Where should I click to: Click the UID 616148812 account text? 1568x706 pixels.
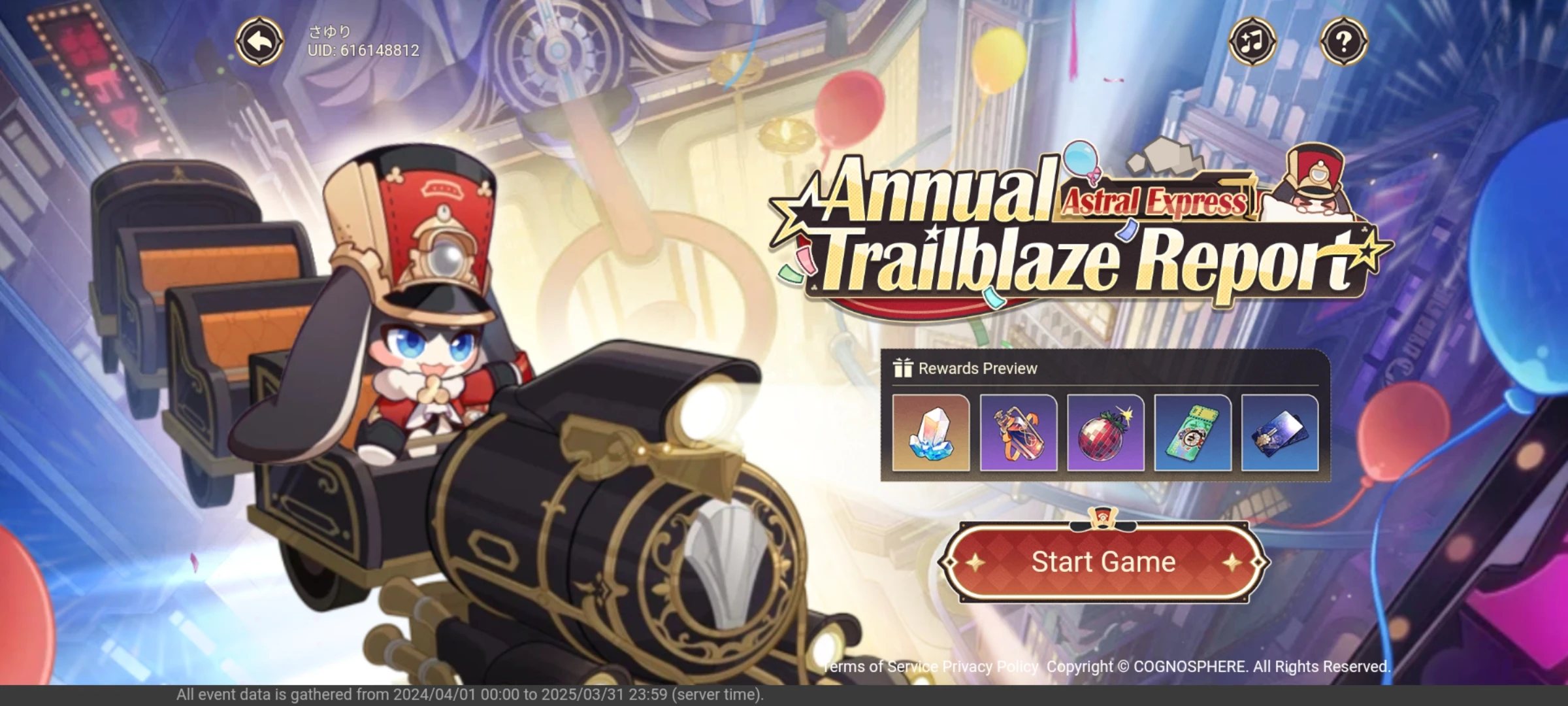point(363,50)
